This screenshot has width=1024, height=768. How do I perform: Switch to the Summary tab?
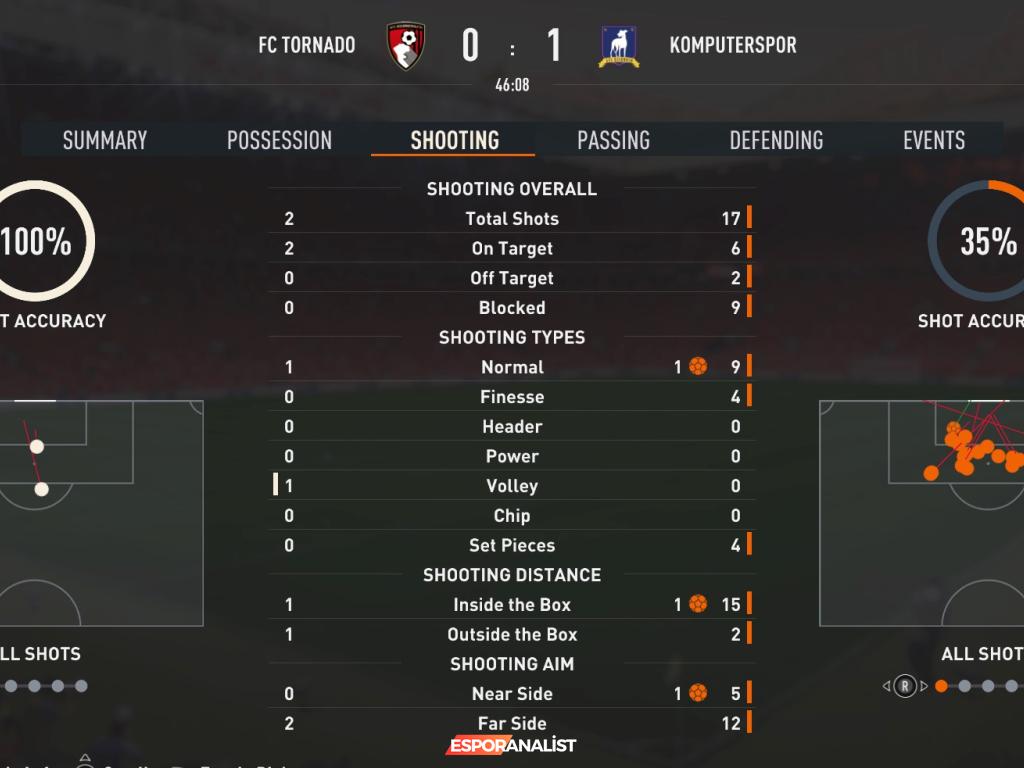105,140
